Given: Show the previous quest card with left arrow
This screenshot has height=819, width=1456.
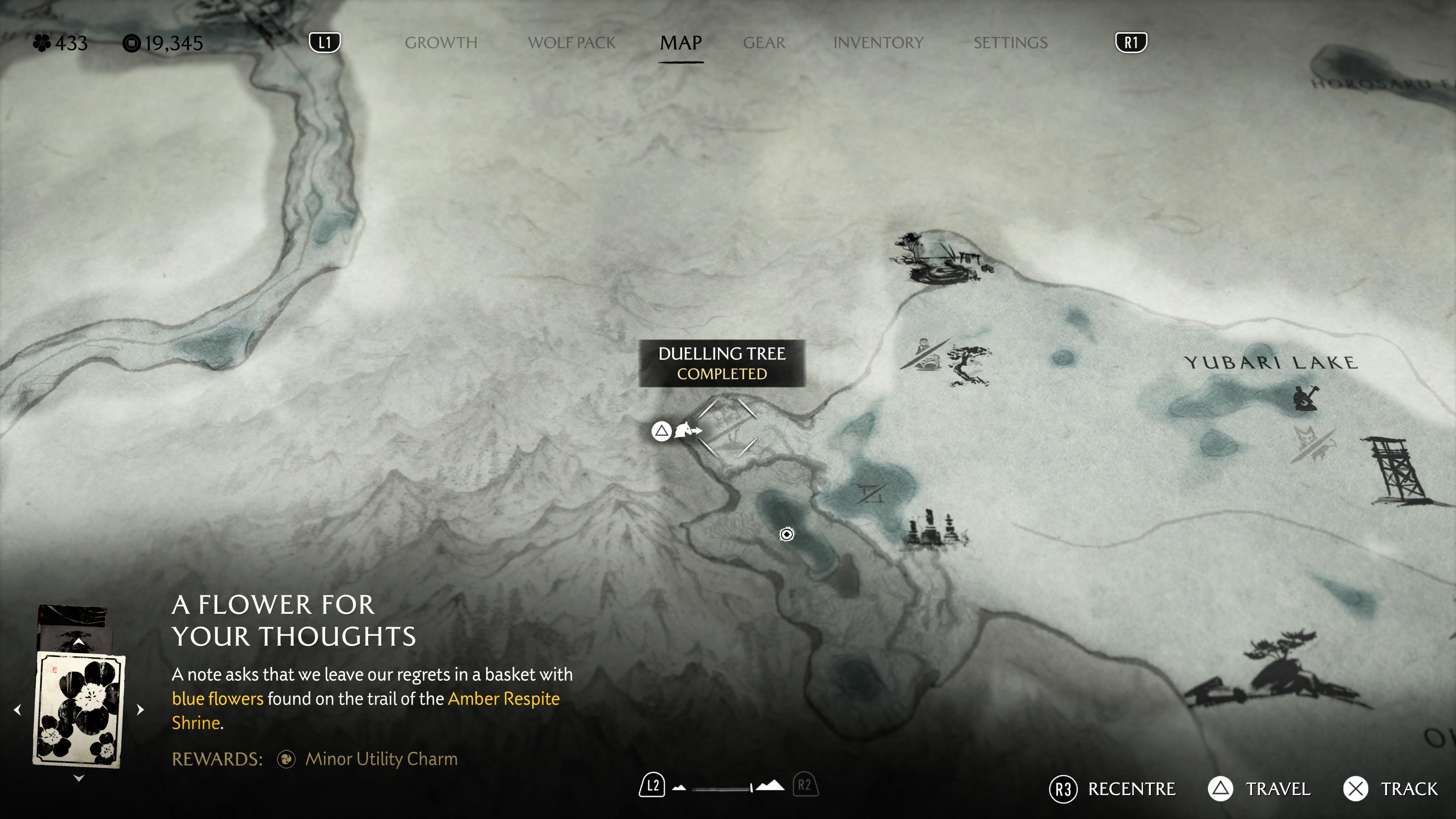Looking at the screenshot, I should [17, 709].
